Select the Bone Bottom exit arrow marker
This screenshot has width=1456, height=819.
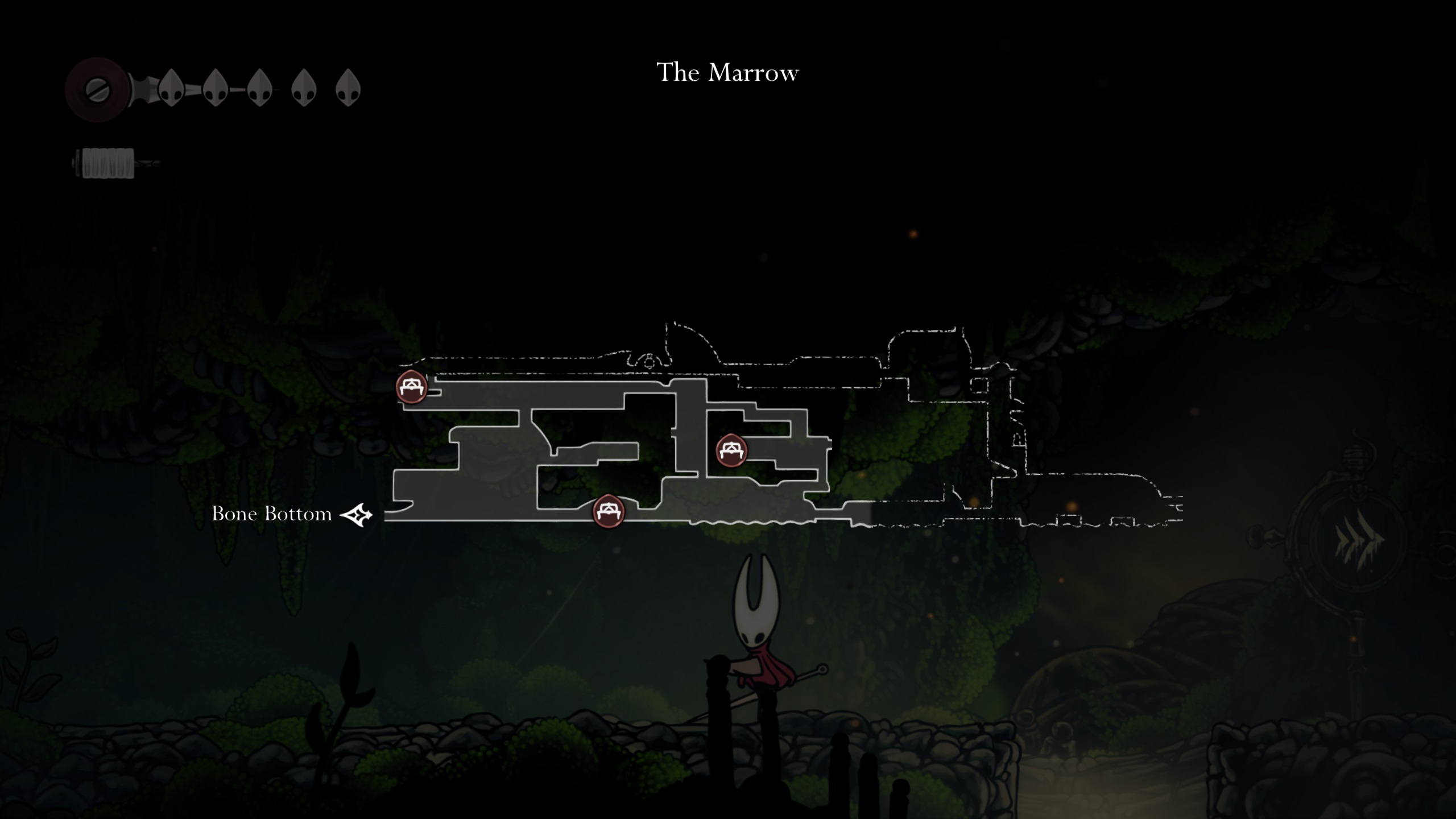(x=357, y=515)
